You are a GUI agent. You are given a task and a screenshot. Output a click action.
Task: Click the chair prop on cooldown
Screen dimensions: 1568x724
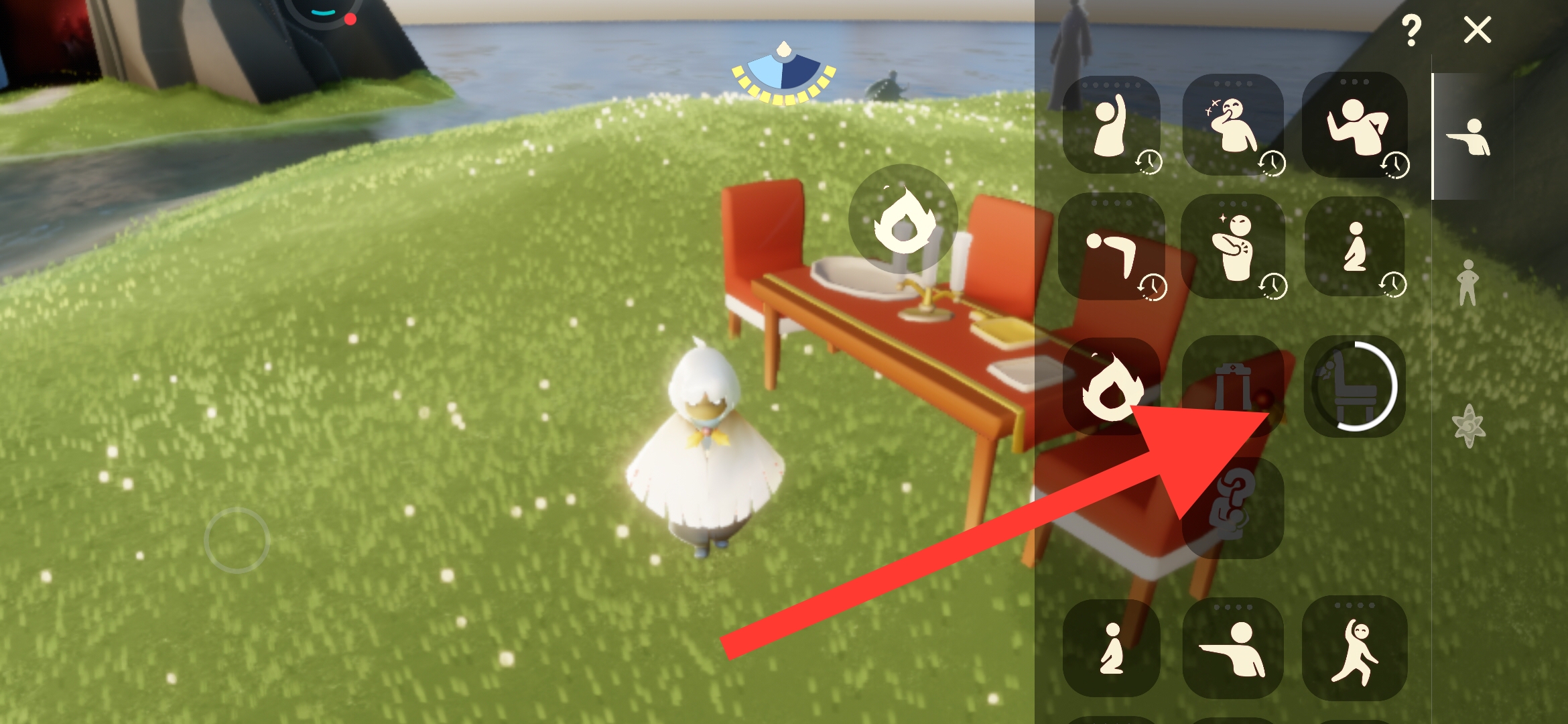pyautogui.click(x=1354, y=387)
